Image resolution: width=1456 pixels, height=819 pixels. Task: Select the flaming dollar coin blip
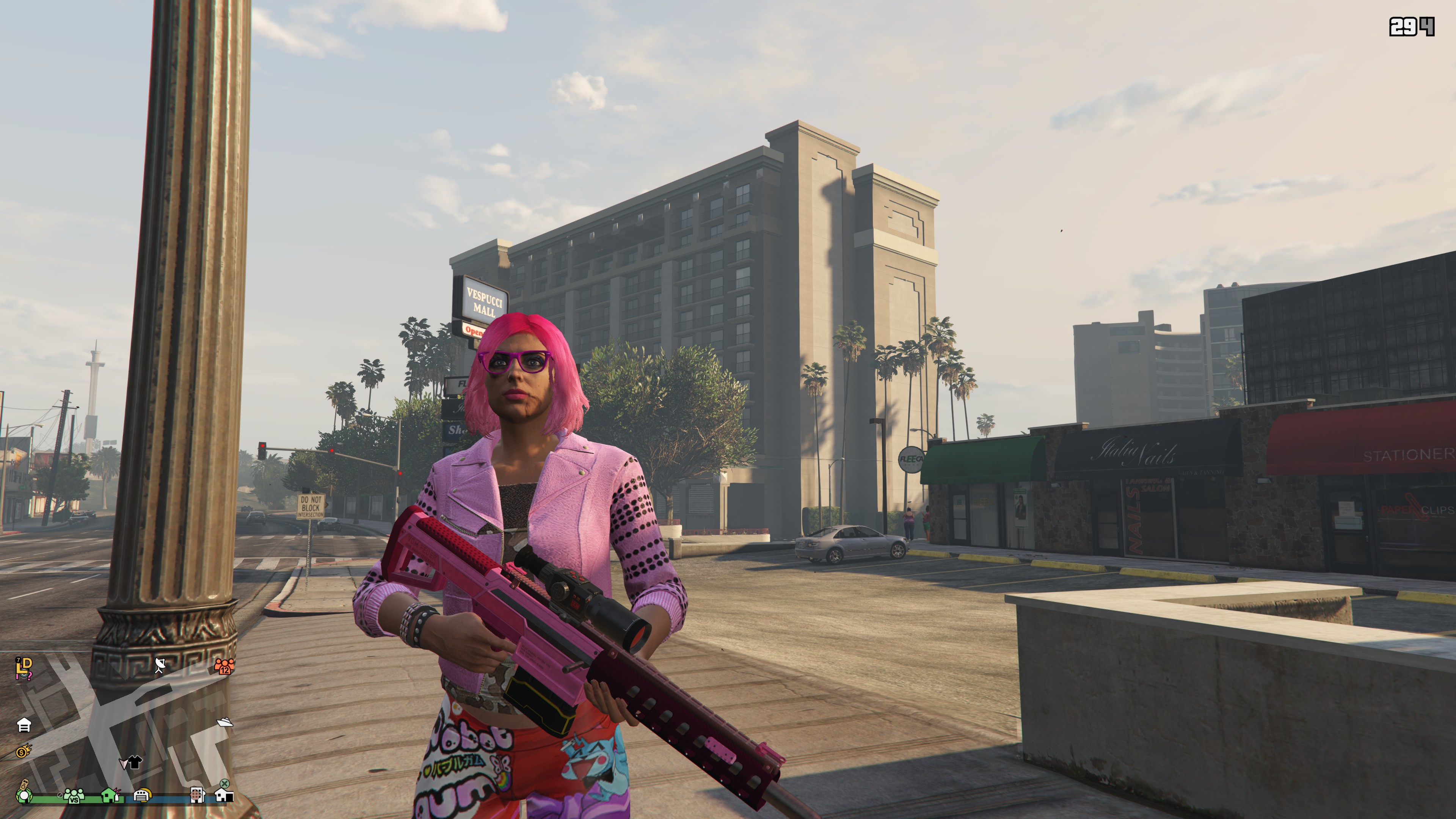[24, 751]
